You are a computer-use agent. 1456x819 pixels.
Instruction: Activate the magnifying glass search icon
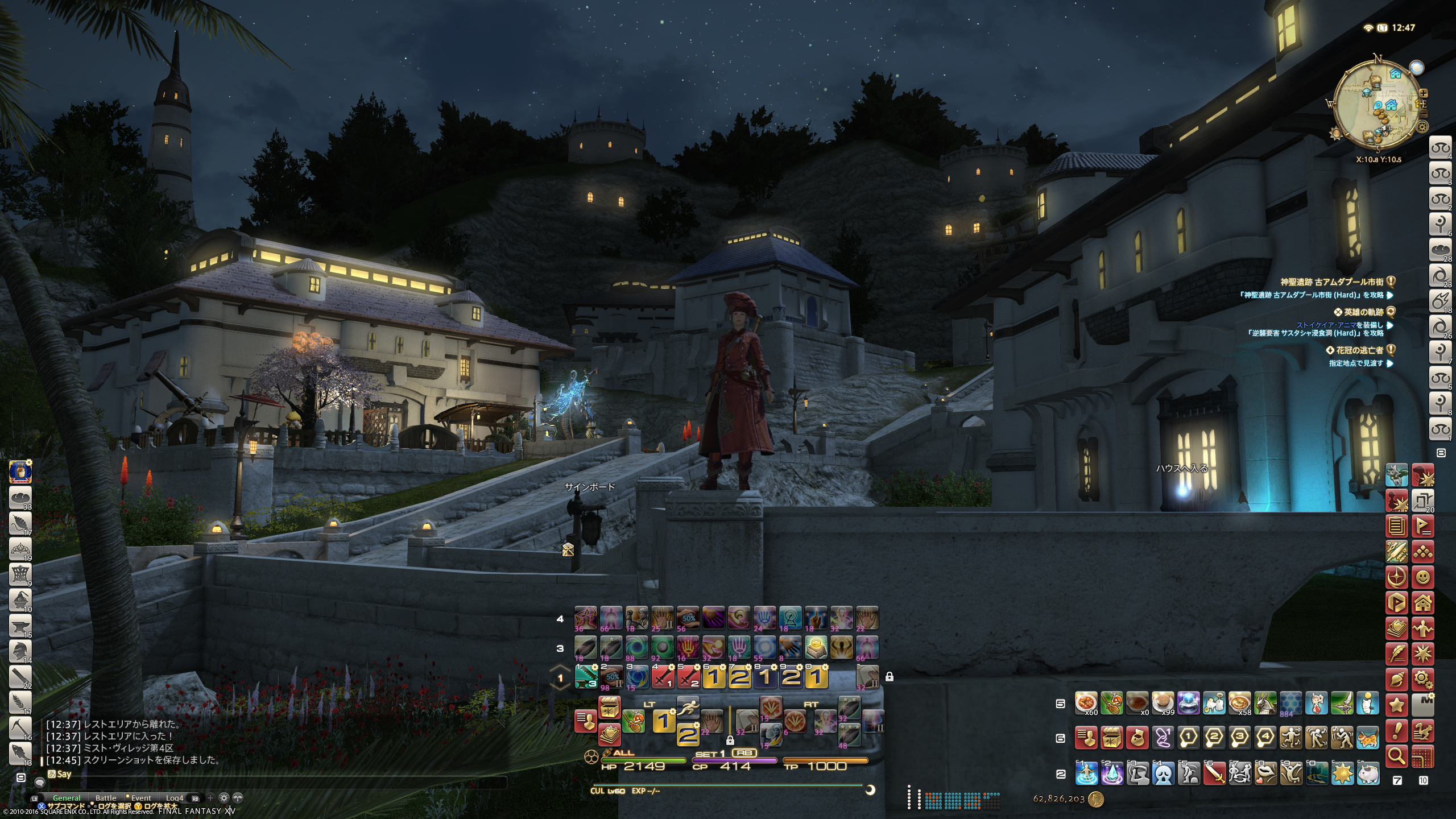click(x=1397, y=756)
